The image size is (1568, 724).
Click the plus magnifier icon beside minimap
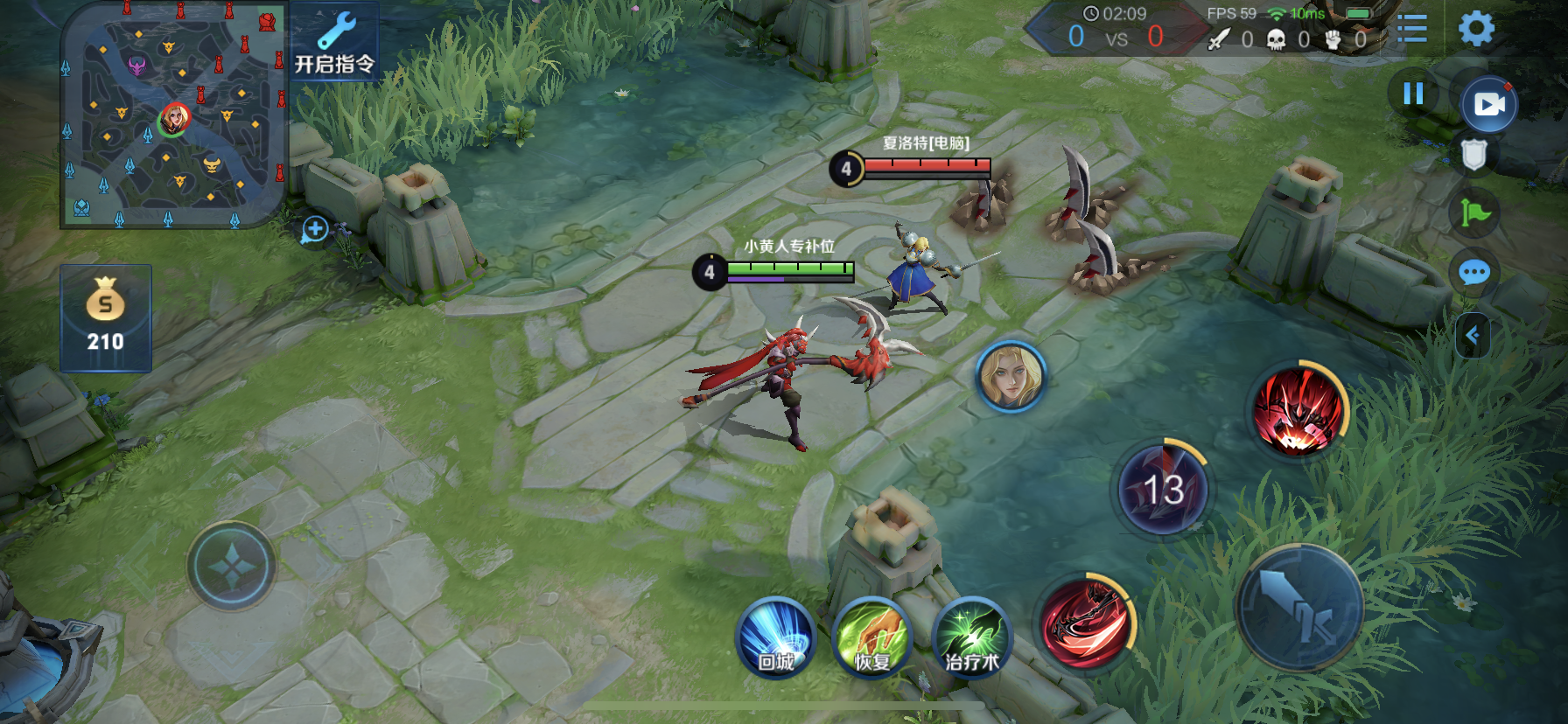315,230
